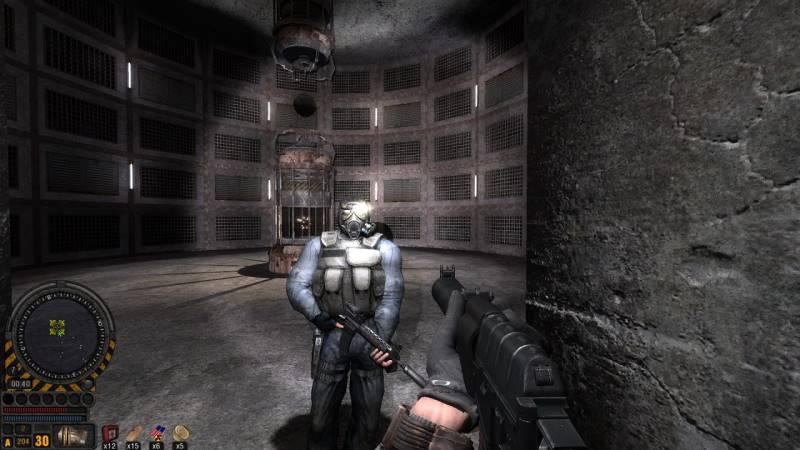The width and height of the screenshot is (800, 450).
Task: Click the circular minimap radar
Action: (x=60, y=331)
